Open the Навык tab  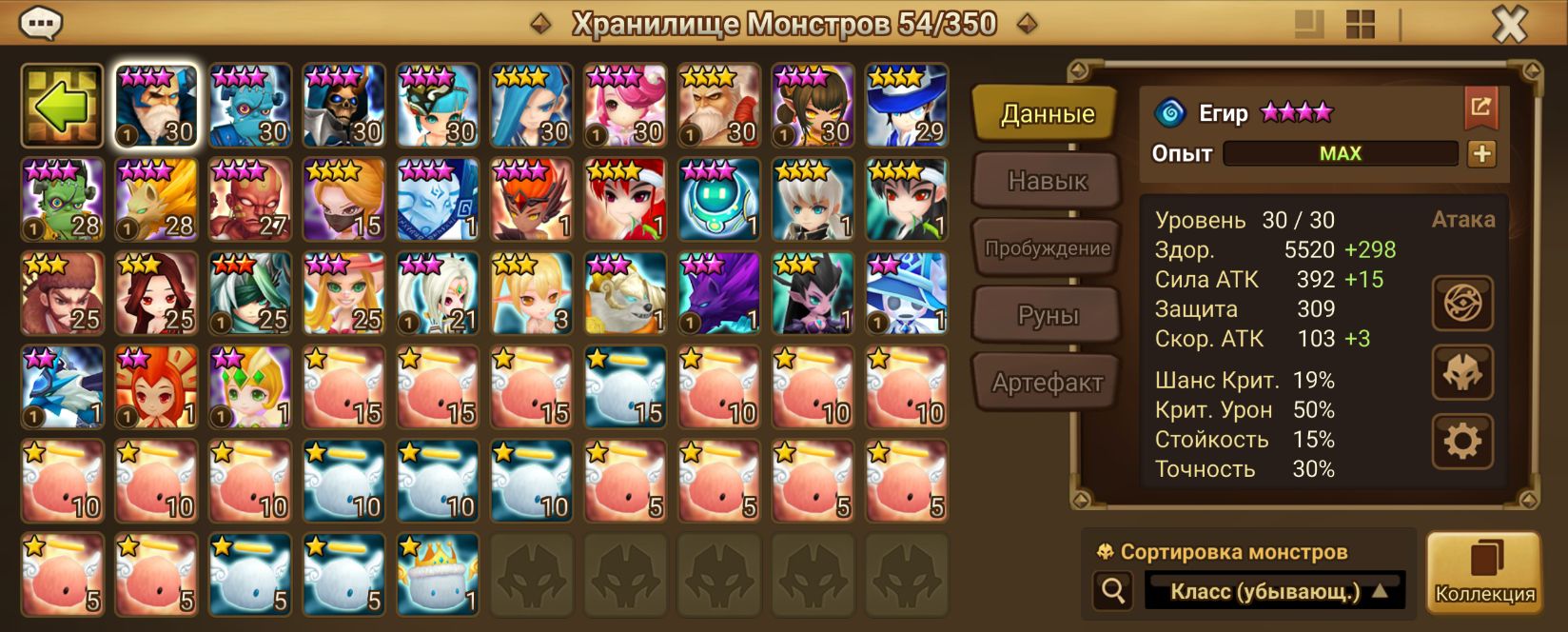[x=1047, y=181]
